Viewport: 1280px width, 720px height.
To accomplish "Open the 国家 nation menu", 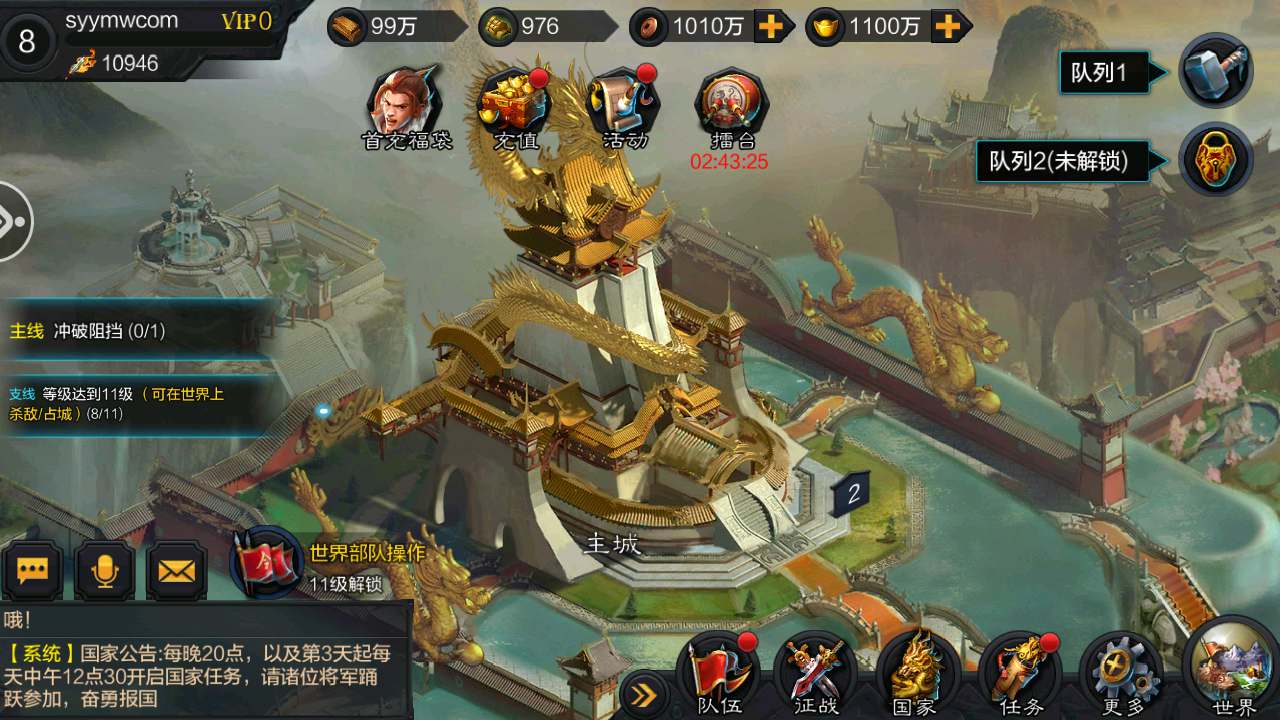I will (915, 673).
